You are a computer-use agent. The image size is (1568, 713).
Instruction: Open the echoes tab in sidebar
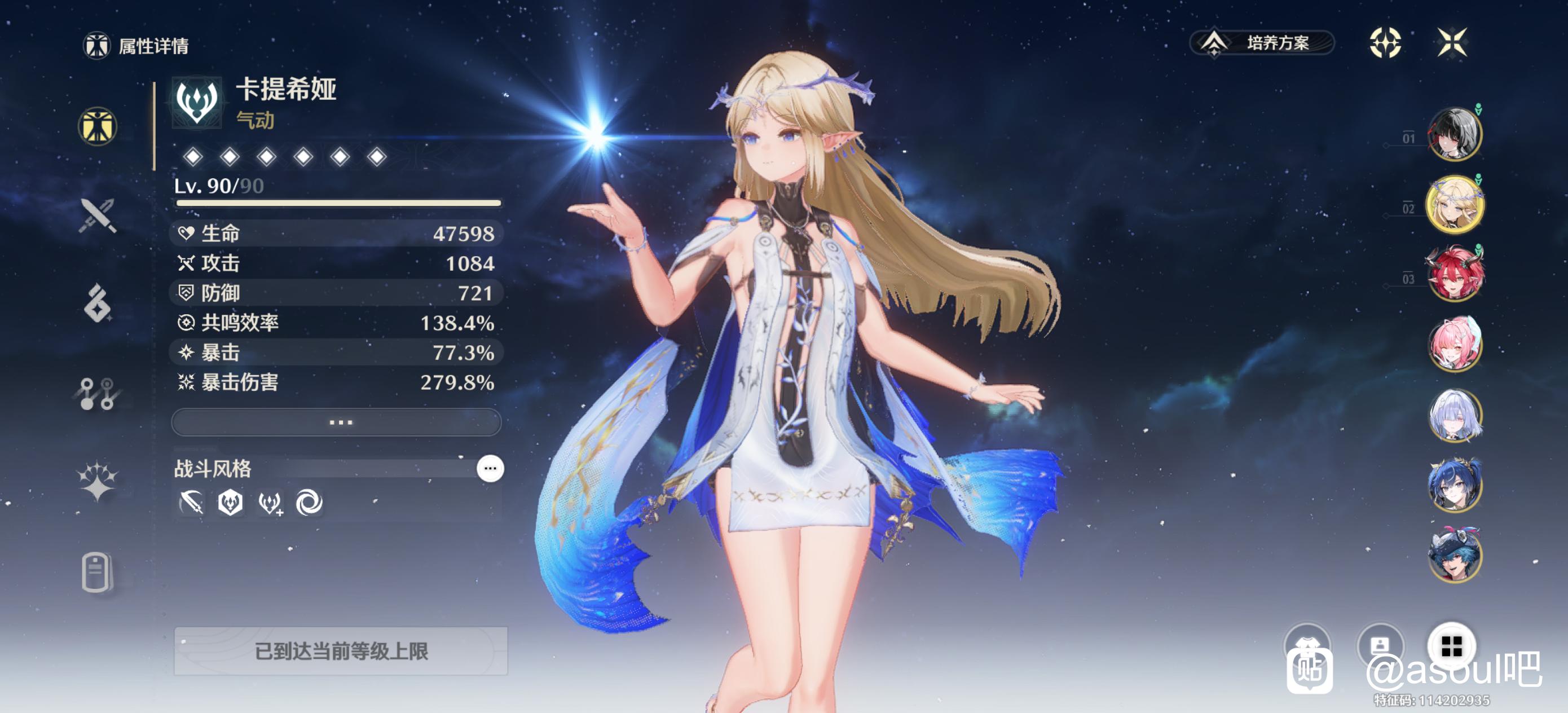(x=98, y=302)
